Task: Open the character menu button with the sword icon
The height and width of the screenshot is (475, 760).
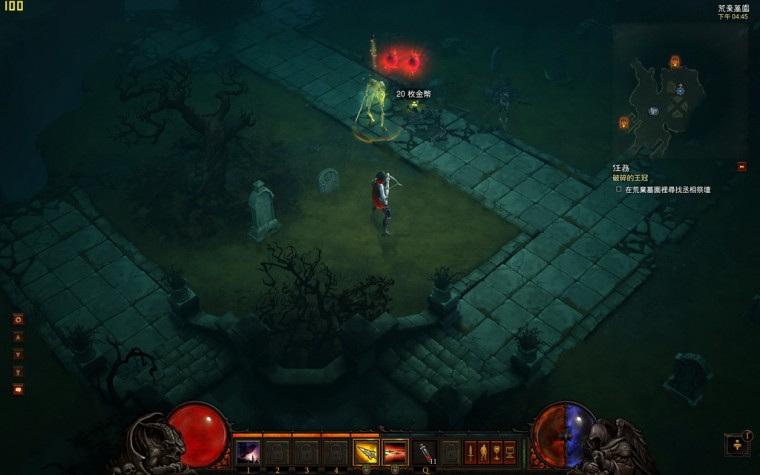Action: [470, 452]
